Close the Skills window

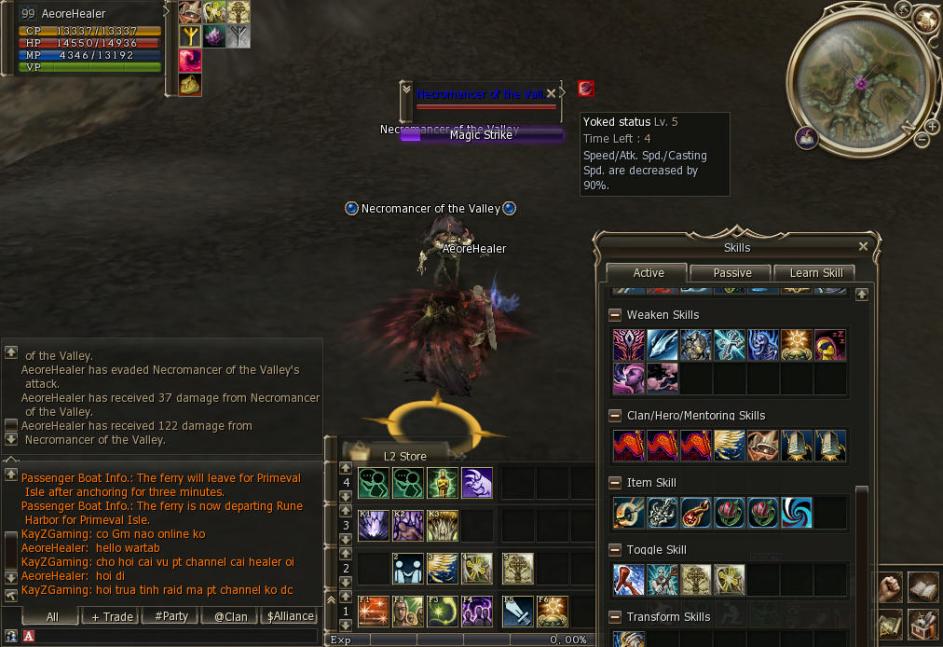[x=863, y=247]
